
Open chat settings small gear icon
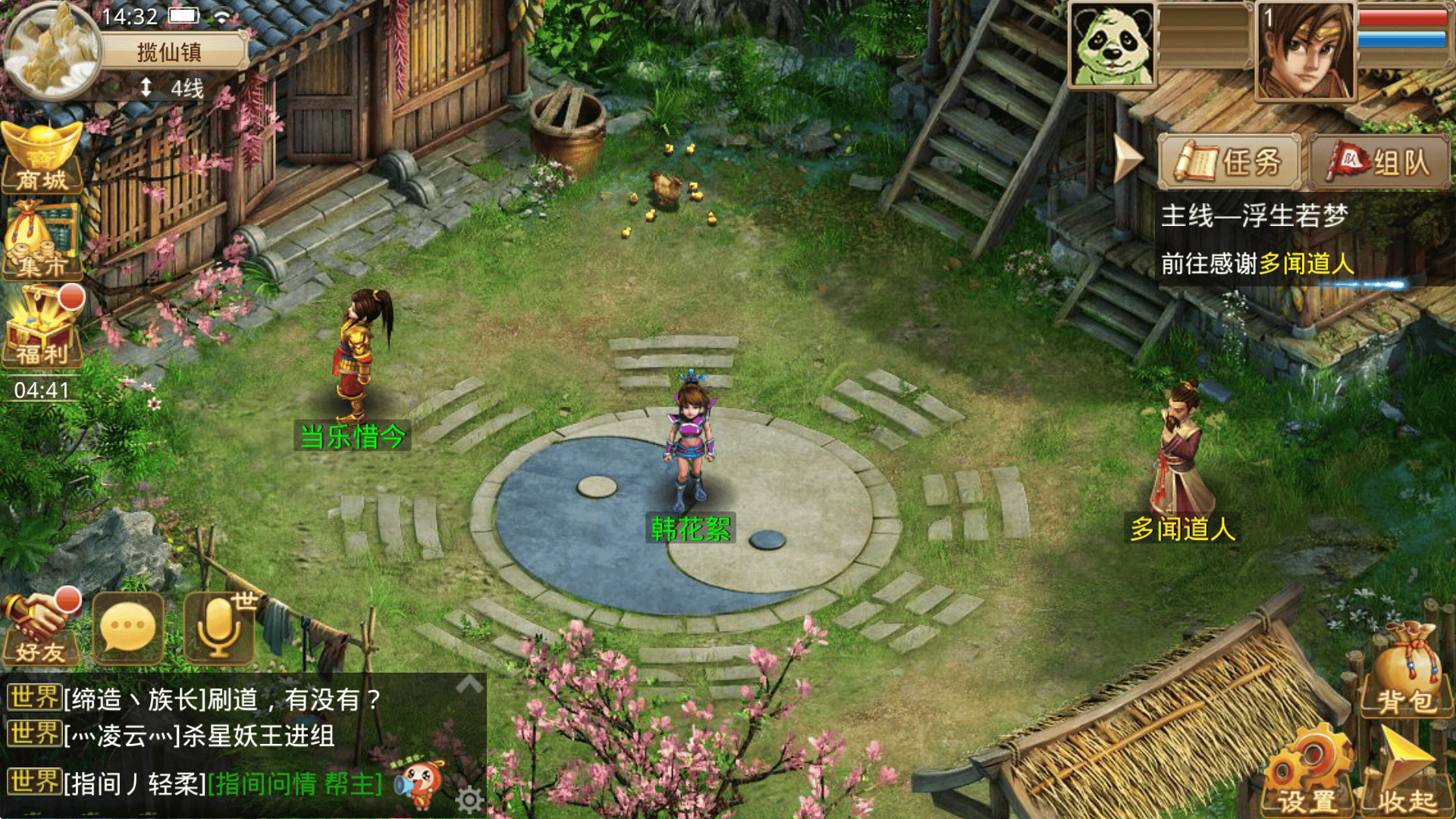[x=469, y=799]
